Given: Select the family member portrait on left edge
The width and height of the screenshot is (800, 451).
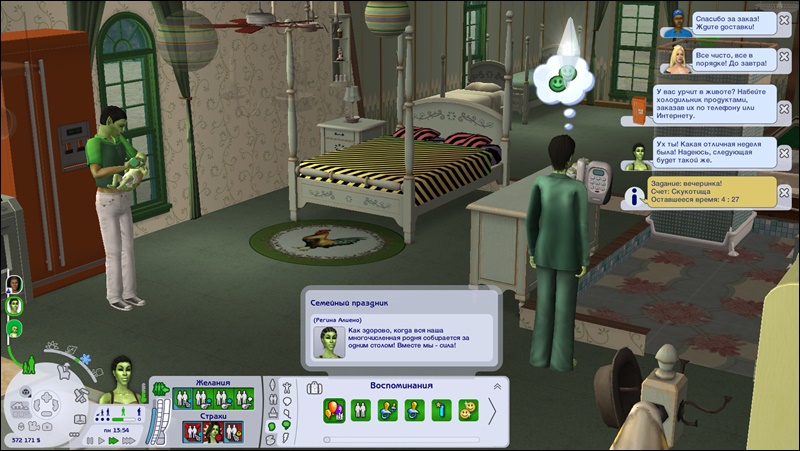Looking at the screenshot, I should 14,283.
